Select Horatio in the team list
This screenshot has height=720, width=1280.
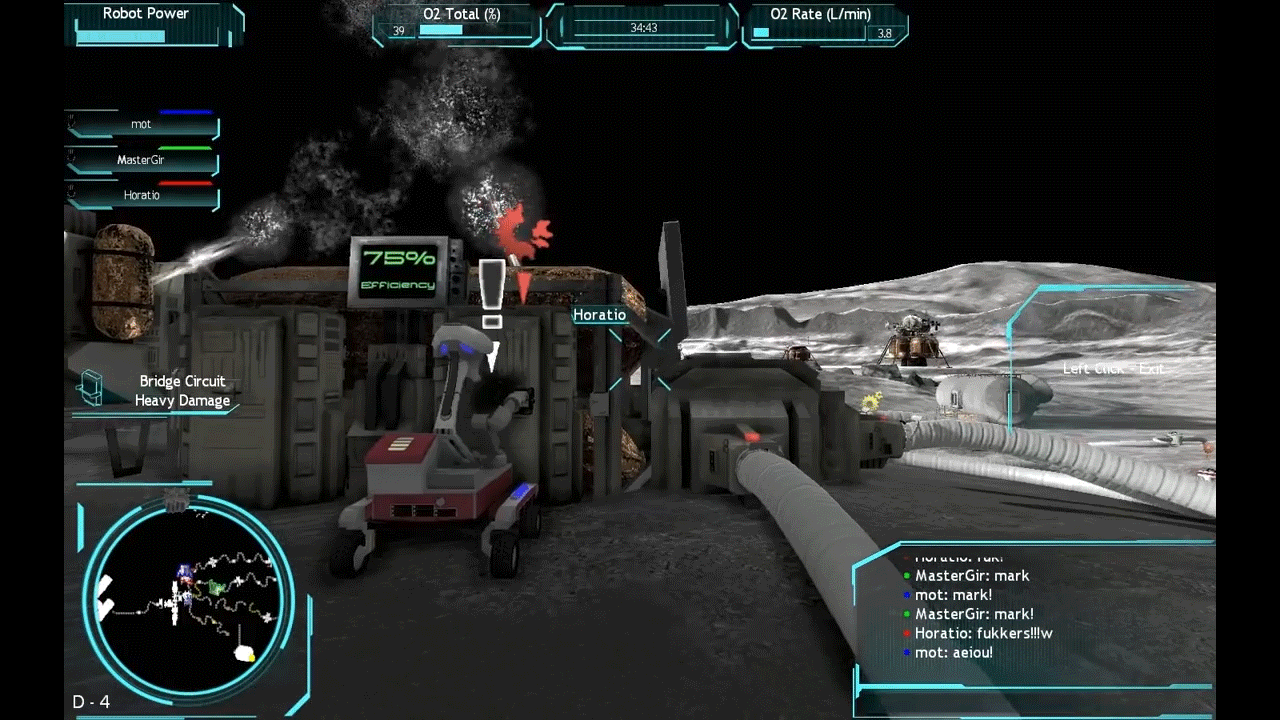(x=142, y=195)
